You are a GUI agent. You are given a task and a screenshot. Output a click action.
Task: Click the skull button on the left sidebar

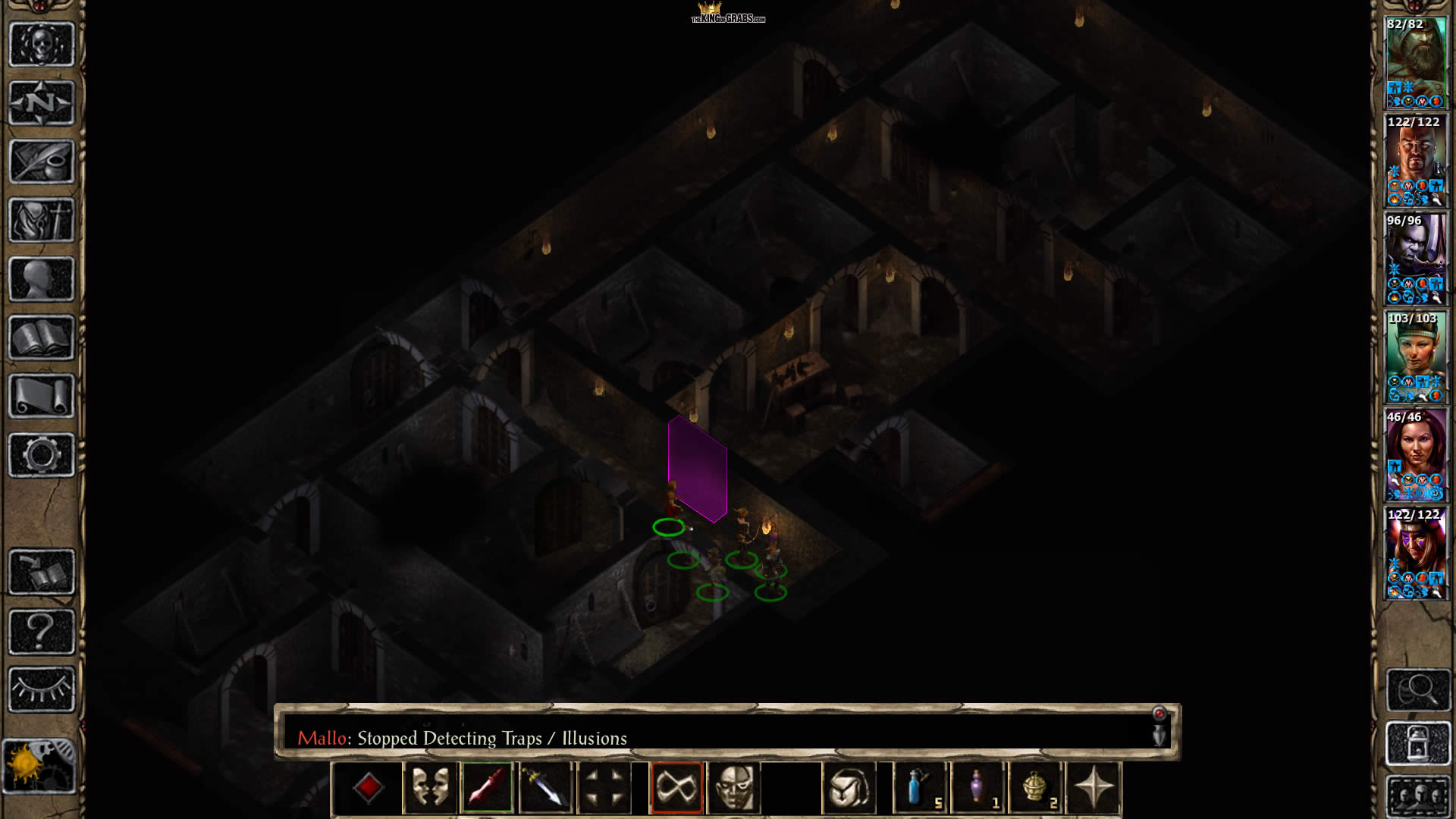click(42, 45)
